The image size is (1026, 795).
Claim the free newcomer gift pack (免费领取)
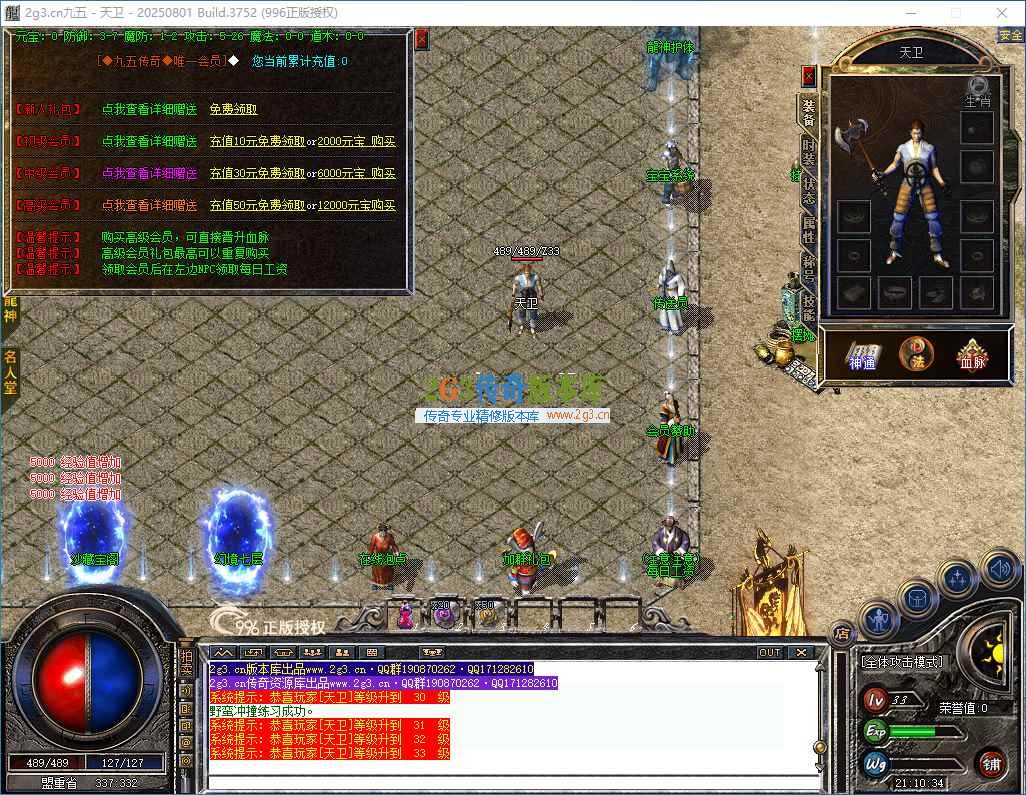click(x=233, y=109)
